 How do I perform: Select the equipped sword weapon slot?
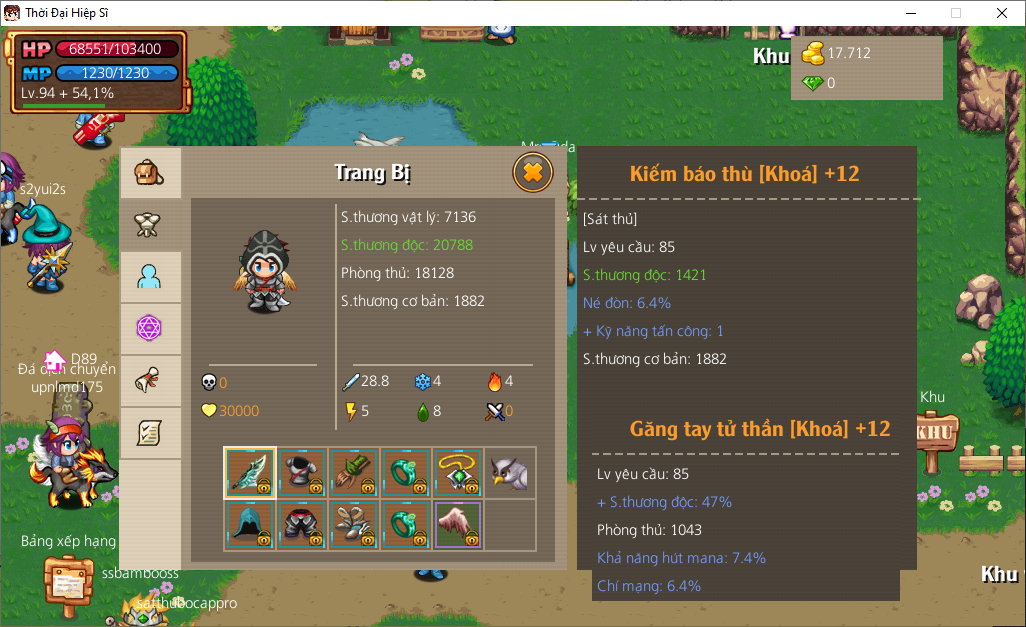pos(250,472)
